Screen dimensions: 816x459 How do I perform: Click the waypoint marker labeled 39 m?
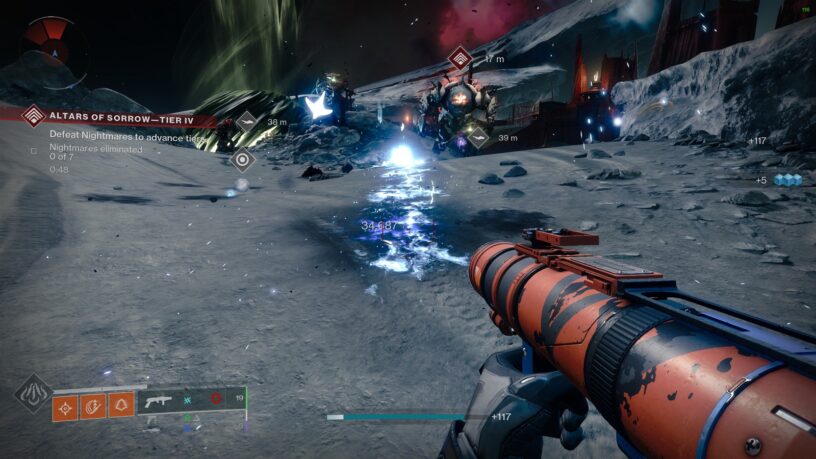478,137
